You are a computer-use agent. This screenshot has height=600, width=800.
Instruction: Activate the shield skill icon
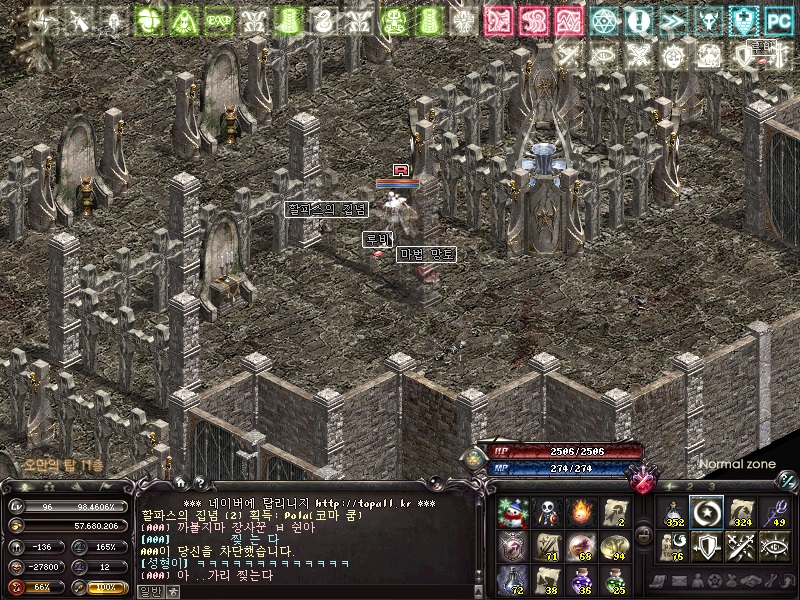pos(707,546)
